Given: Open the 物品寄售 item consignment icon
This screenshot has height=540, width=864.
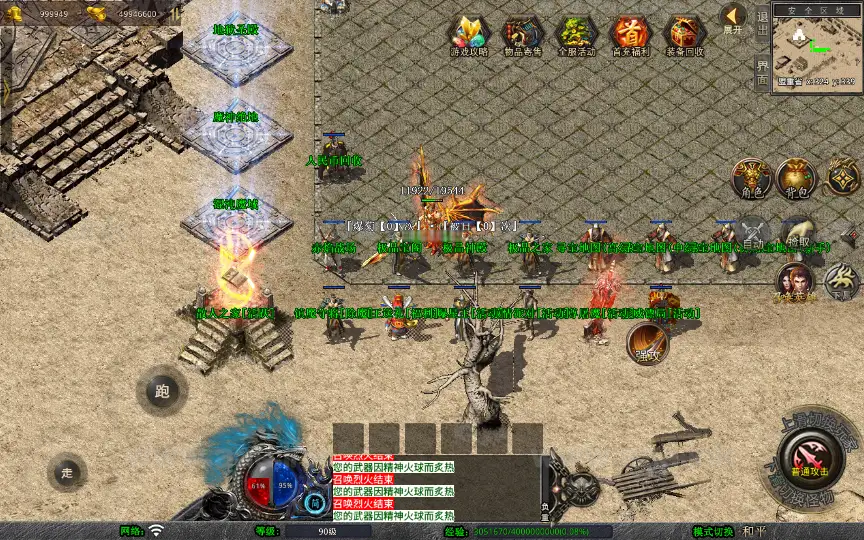Looking at the screenshot, I should (521, 36).
